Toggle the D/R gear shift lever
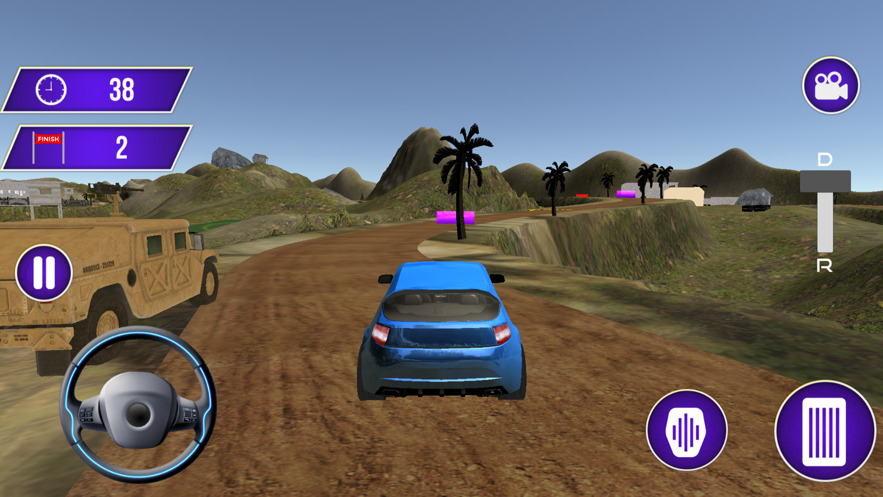This screenshot has height=497, width=883. click(x=825, y=183)
